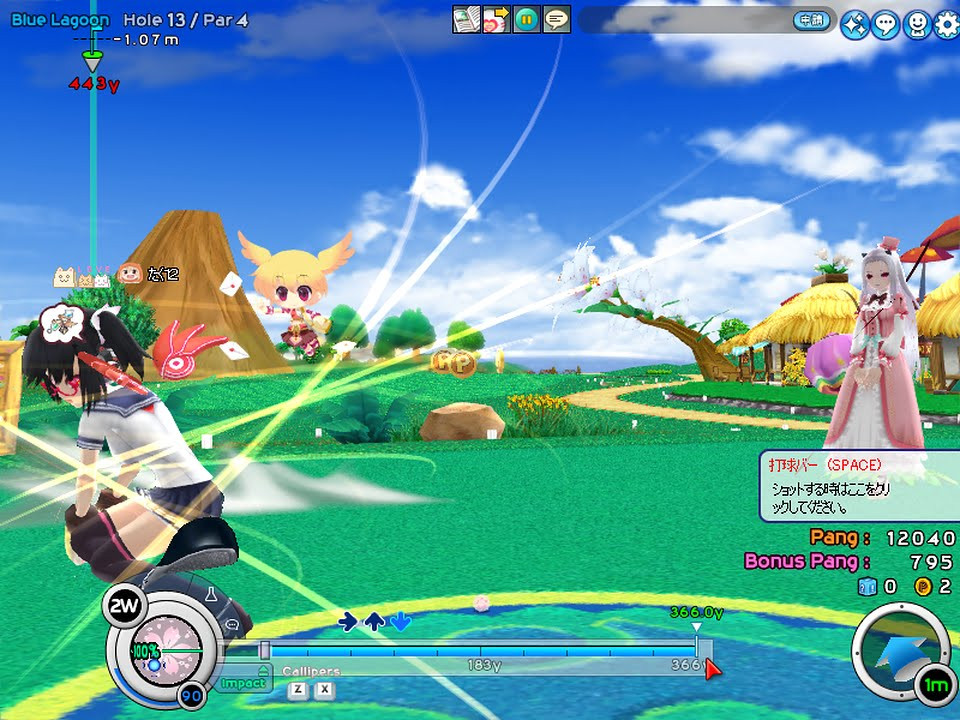Open the round chat bubble icon
Image resolution: width=960 pixels, height=720 pixels.
pos(885,26)
